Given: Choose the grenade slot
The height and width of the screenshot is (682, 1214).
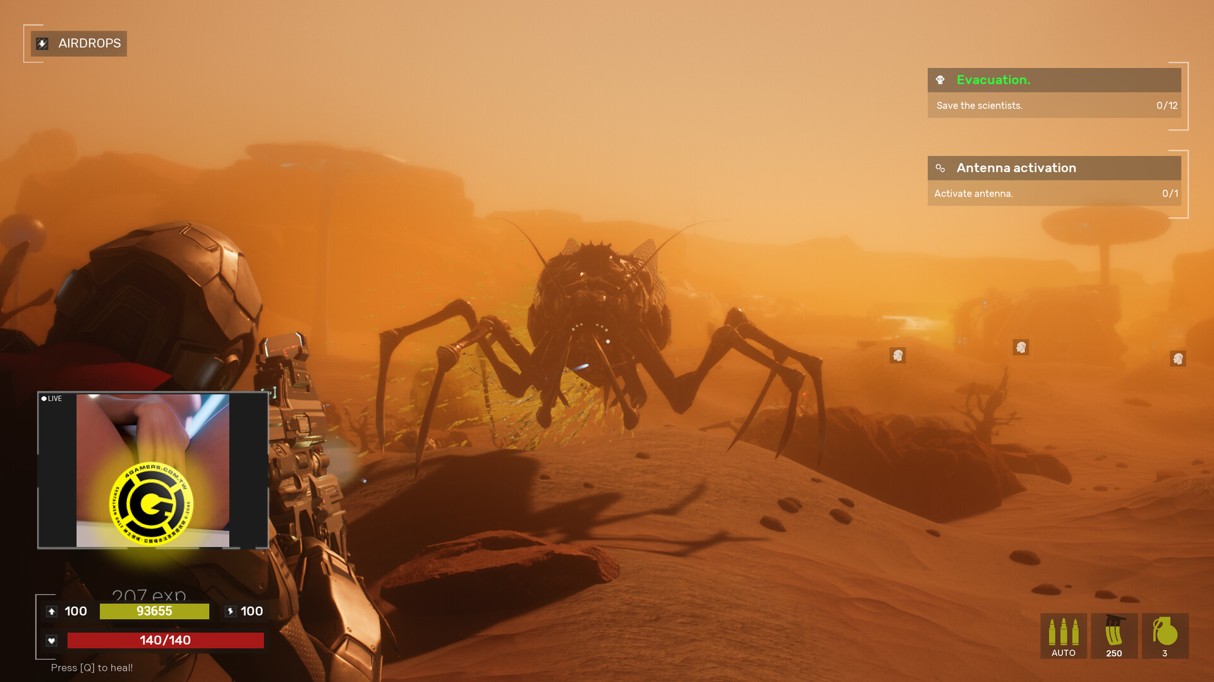Looking at the screenshot, I should (x=1164, y=636).
